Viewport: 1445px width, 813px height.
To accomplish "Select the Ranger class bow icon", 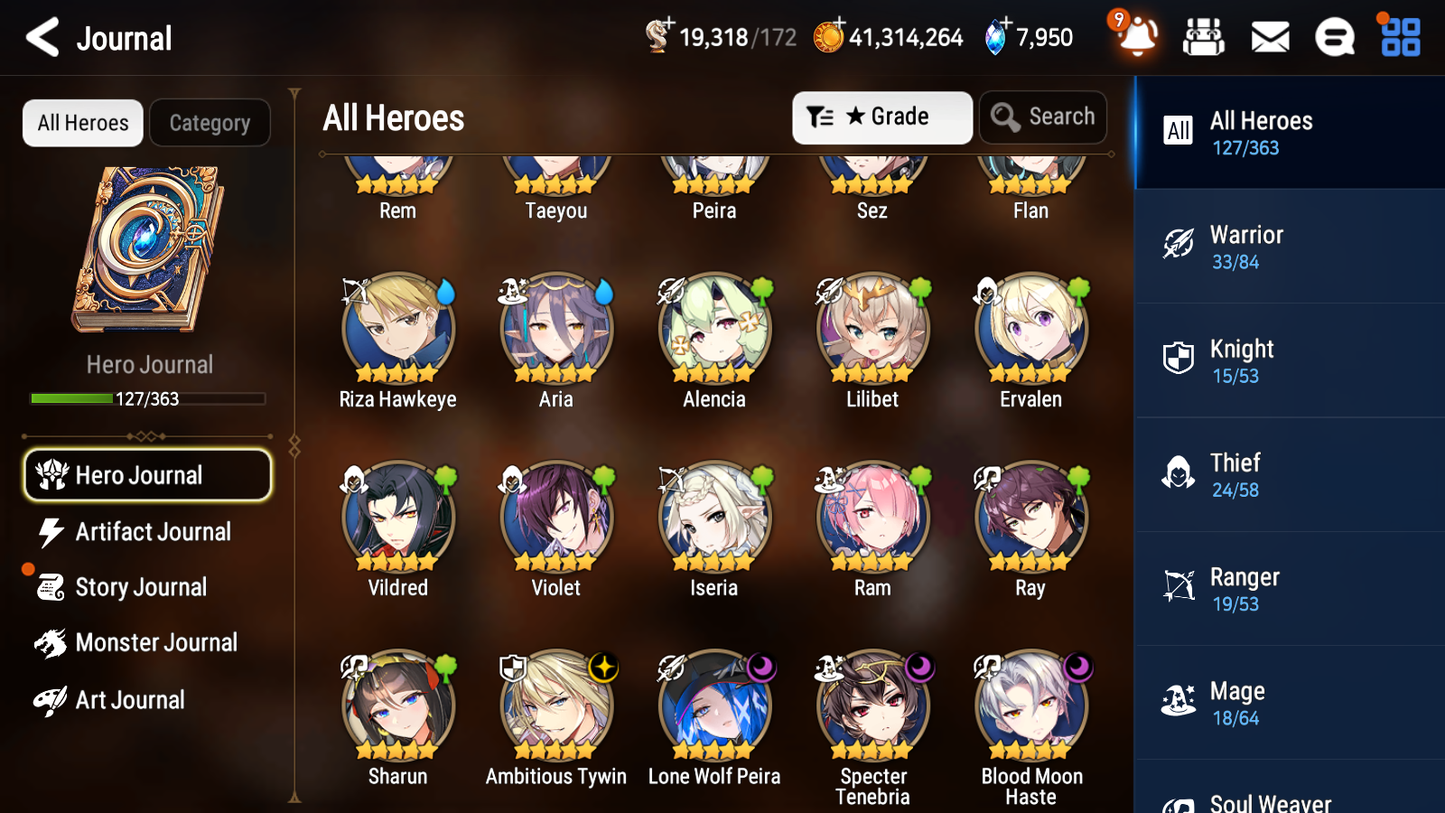I will coord(1179,586).
